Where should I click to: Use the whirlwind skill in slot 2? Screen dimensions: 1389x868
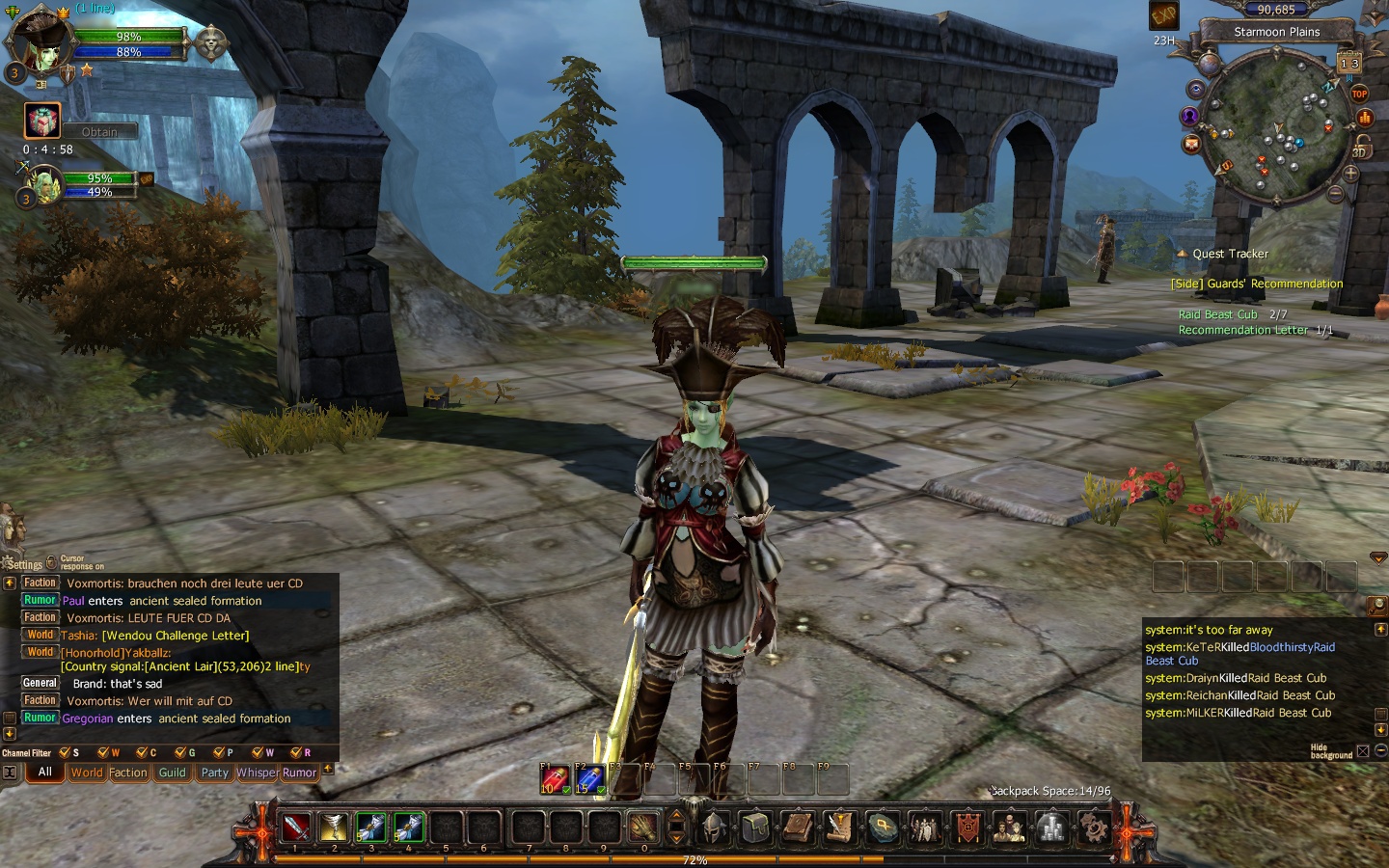[334, 827]
